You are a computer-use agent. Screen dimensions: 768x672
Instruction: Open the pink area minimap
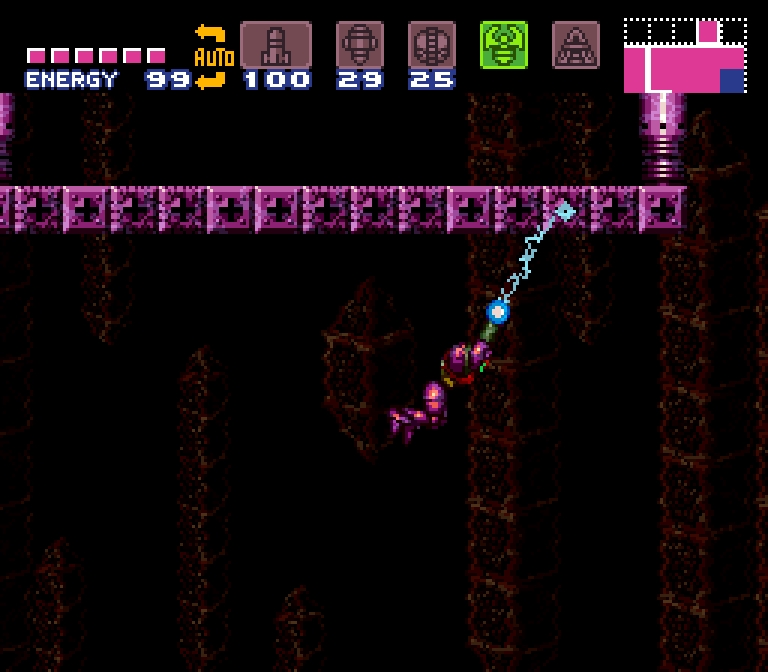point(685,56)
